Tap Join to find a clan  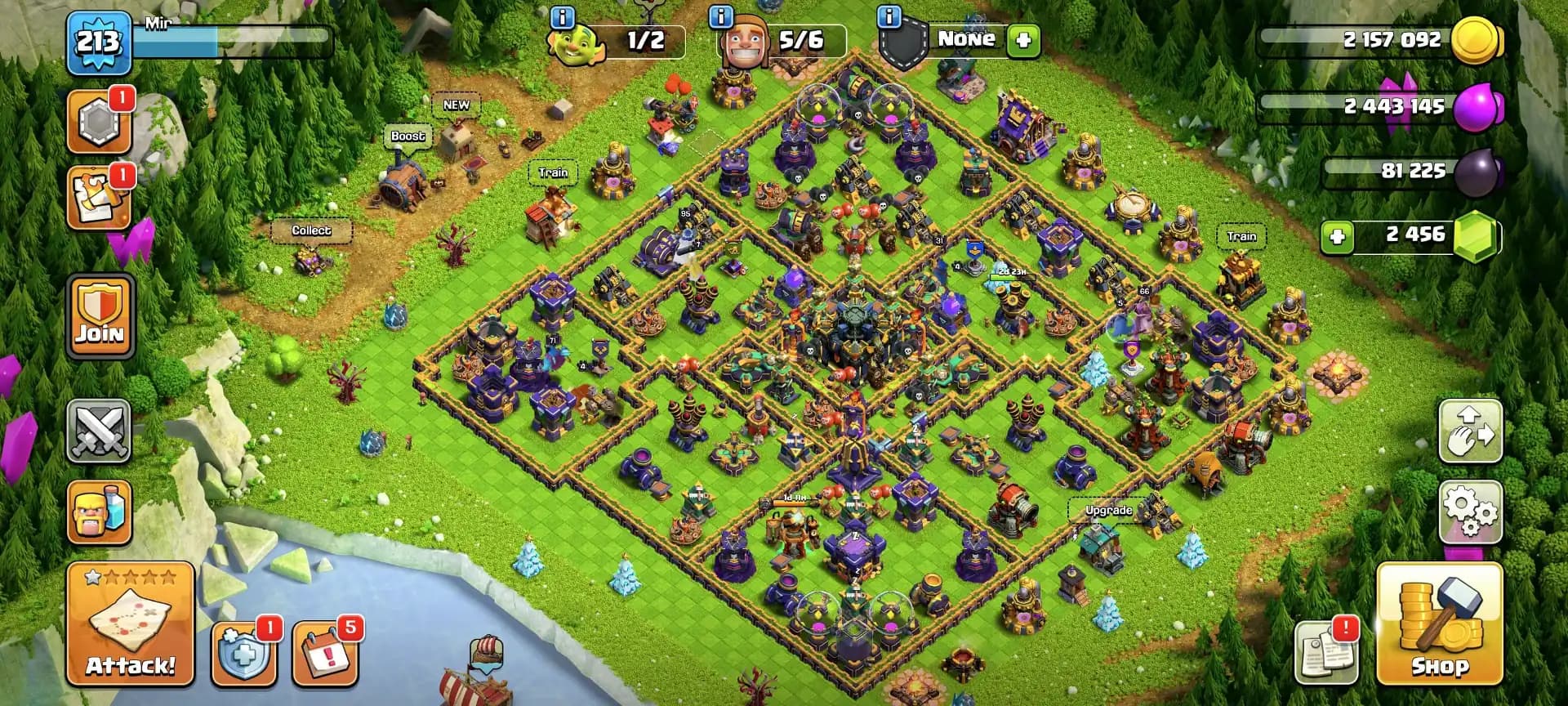click(x=99, y=315)
